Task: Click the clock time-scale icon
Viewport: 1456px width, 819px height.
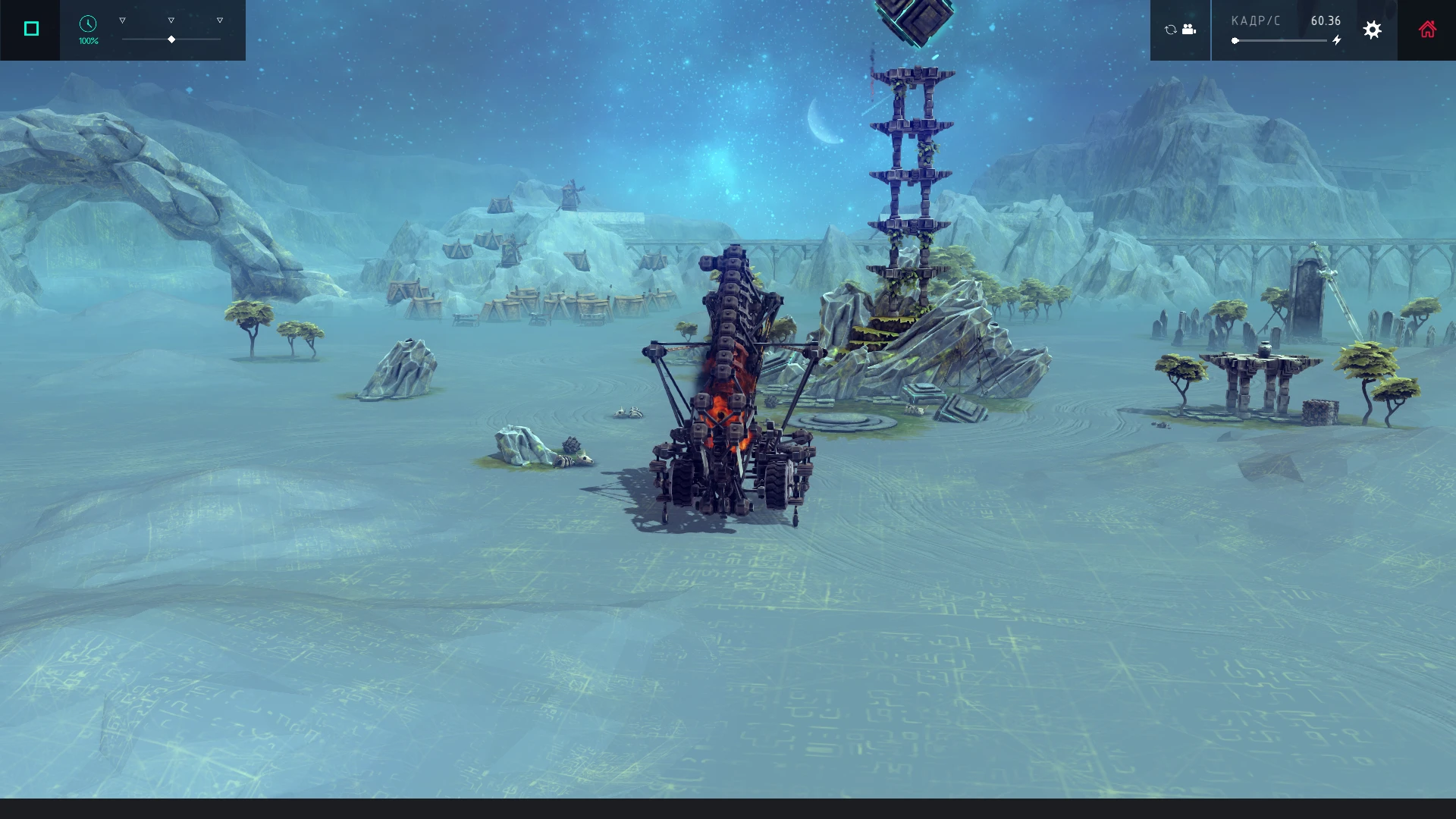Action: (x=88, y=24)
